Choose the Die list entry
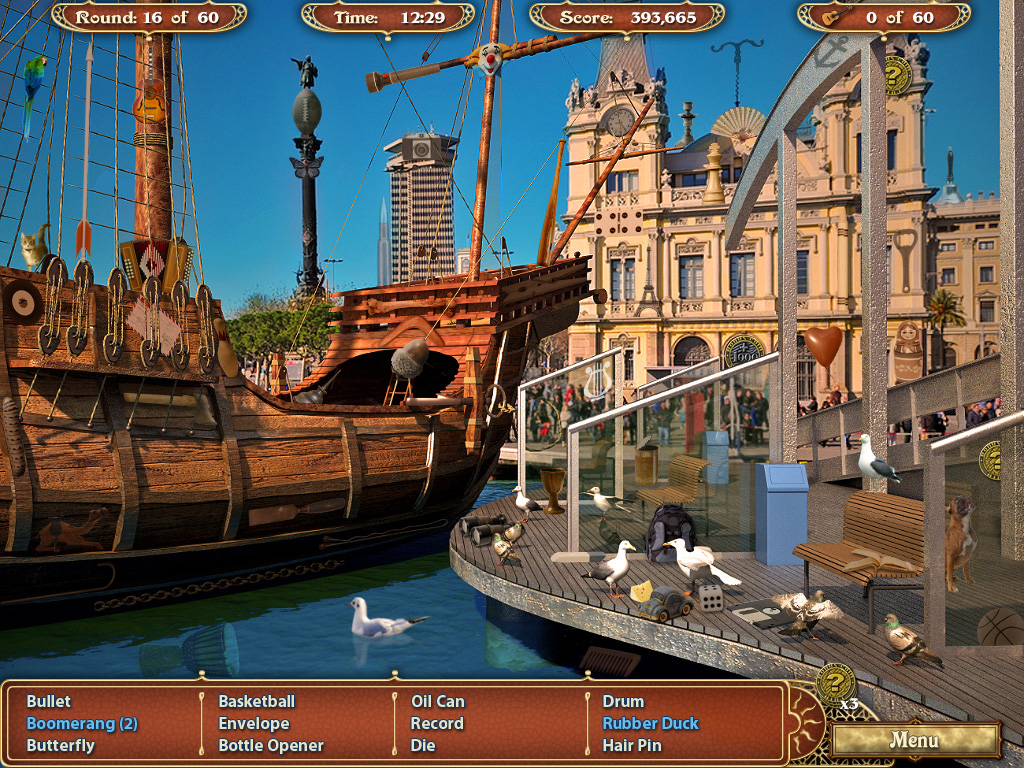Screen dimensions: 1024x768 click(423, 745)
